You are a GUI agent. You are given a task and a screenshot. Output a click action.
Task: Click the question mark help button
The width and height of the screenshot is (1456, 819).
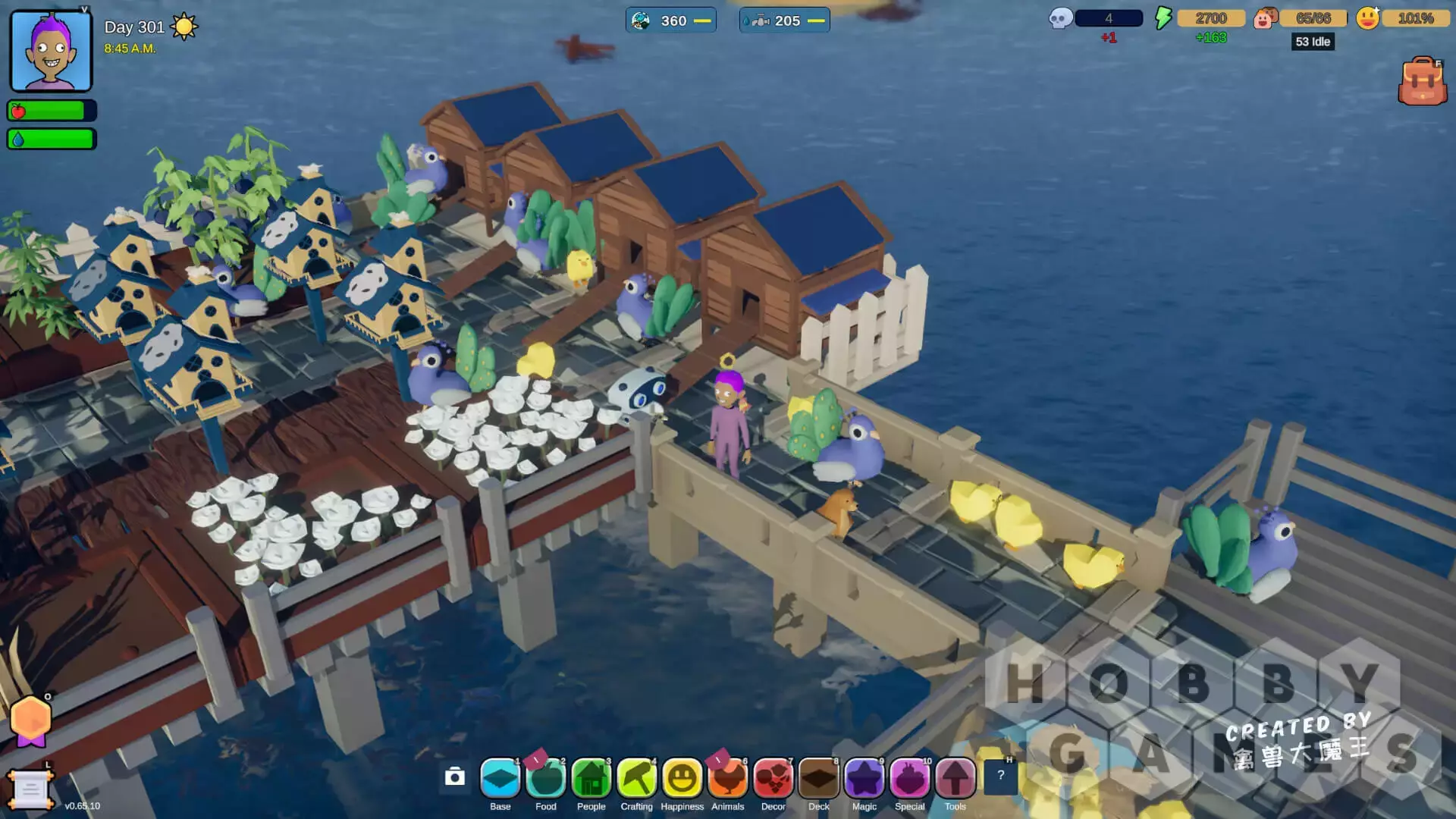(x=1000, y=776)
